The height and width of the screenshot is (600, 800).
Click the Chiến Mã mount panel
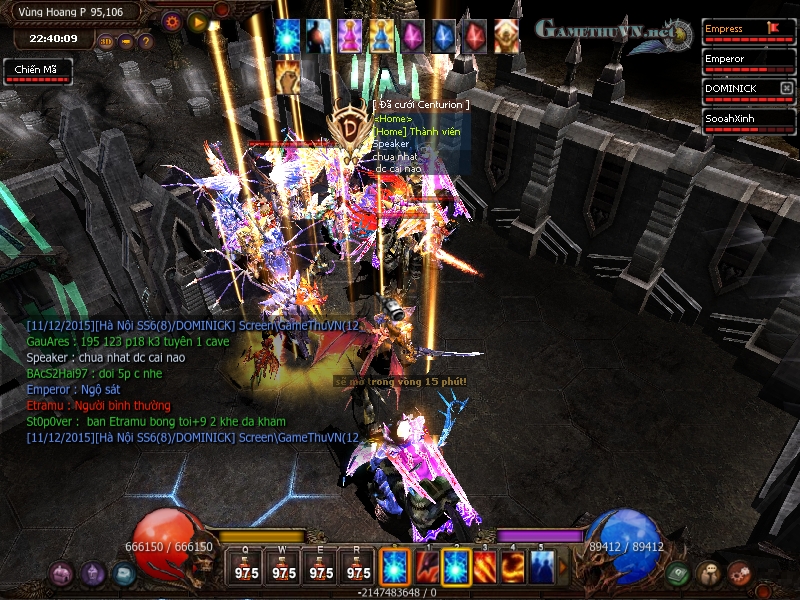[33, 71]
